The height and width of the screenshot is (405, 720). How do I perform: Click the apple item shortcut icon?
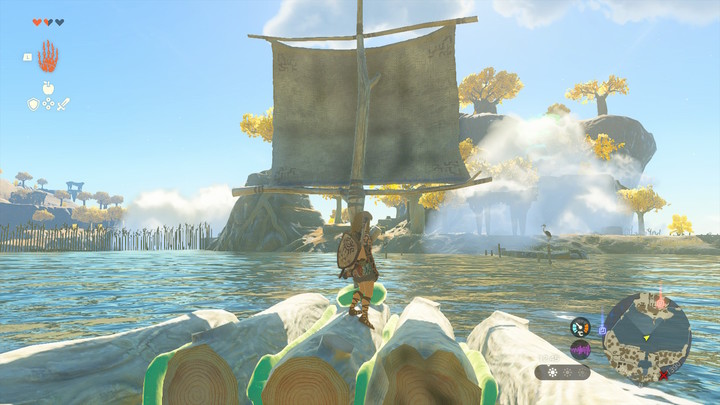click(x=47, y=88)
